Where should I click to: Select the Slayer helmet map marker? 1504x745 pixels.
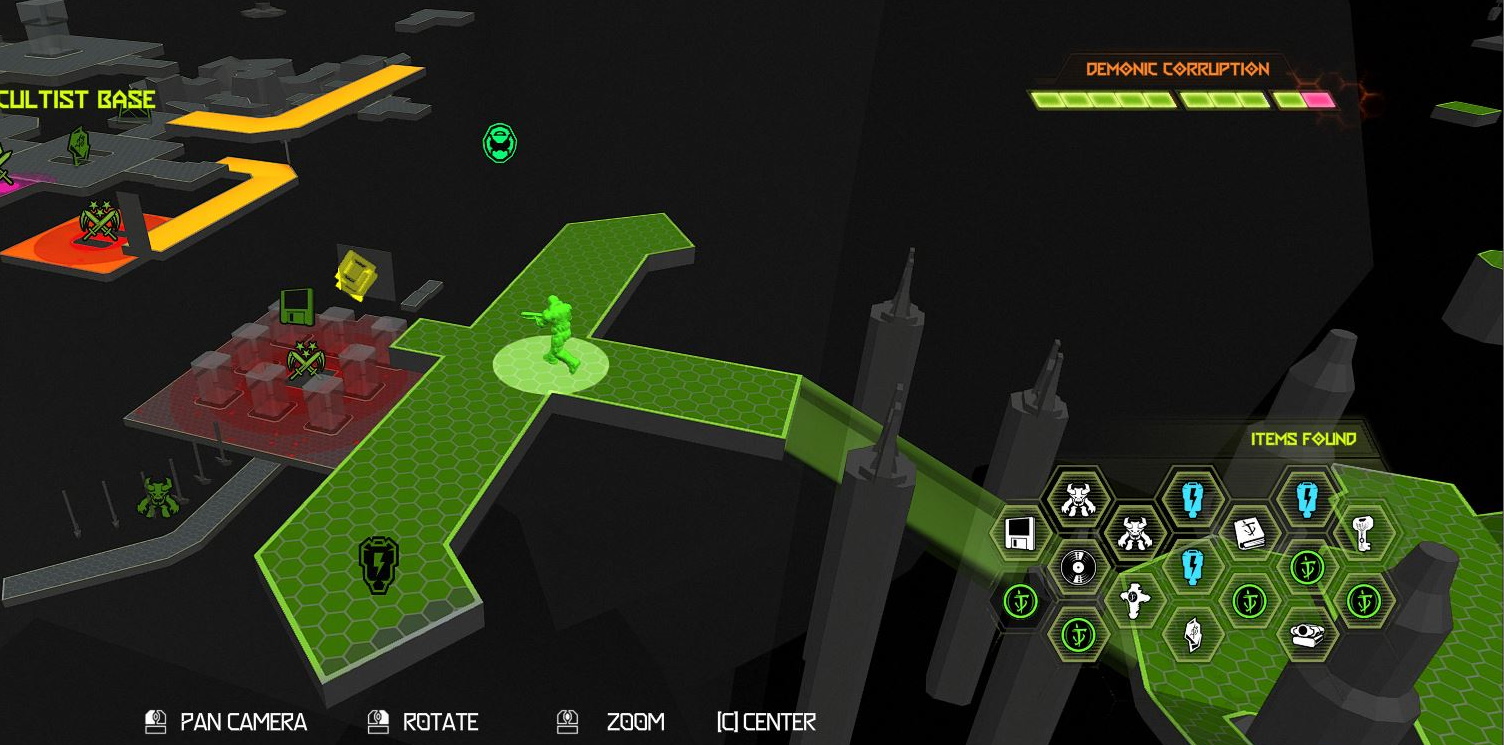[x=500, y=143]
